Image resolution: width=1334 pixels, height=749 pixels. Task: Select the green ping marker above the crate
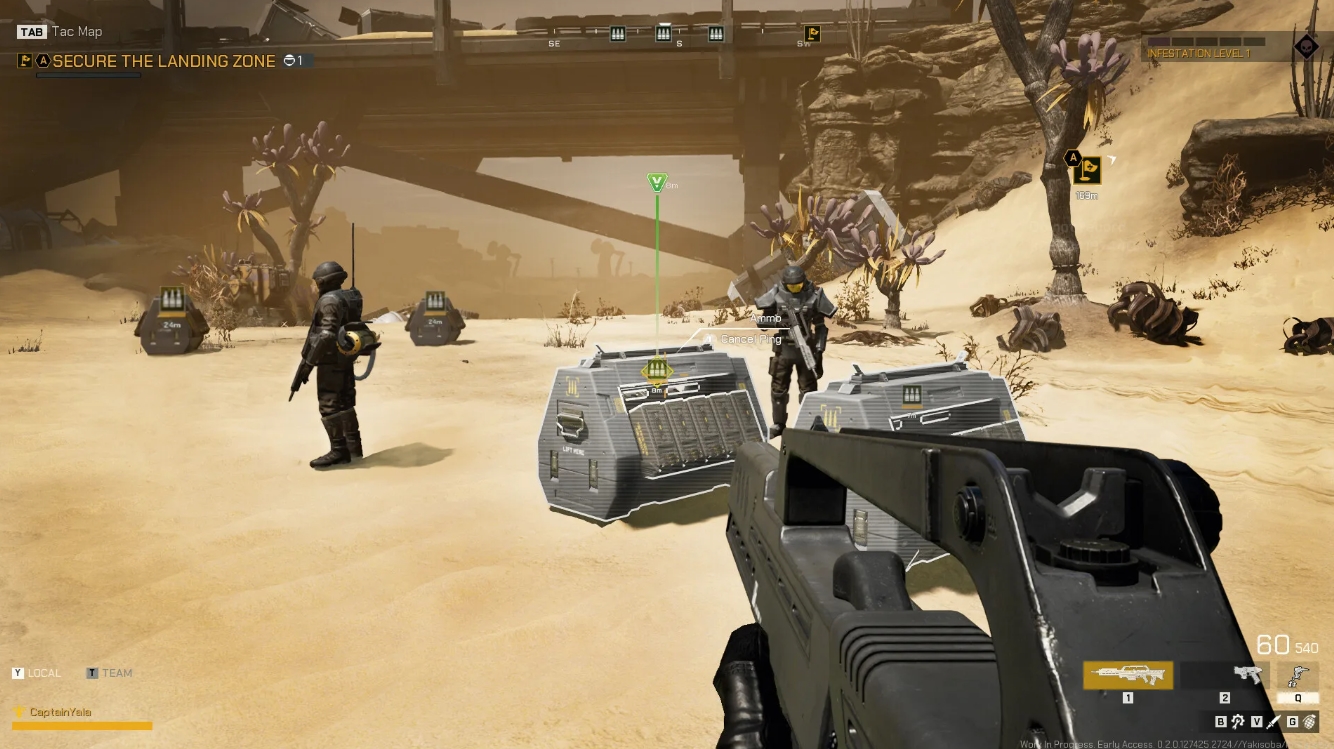pyautogui.click(x=657, y=183)
